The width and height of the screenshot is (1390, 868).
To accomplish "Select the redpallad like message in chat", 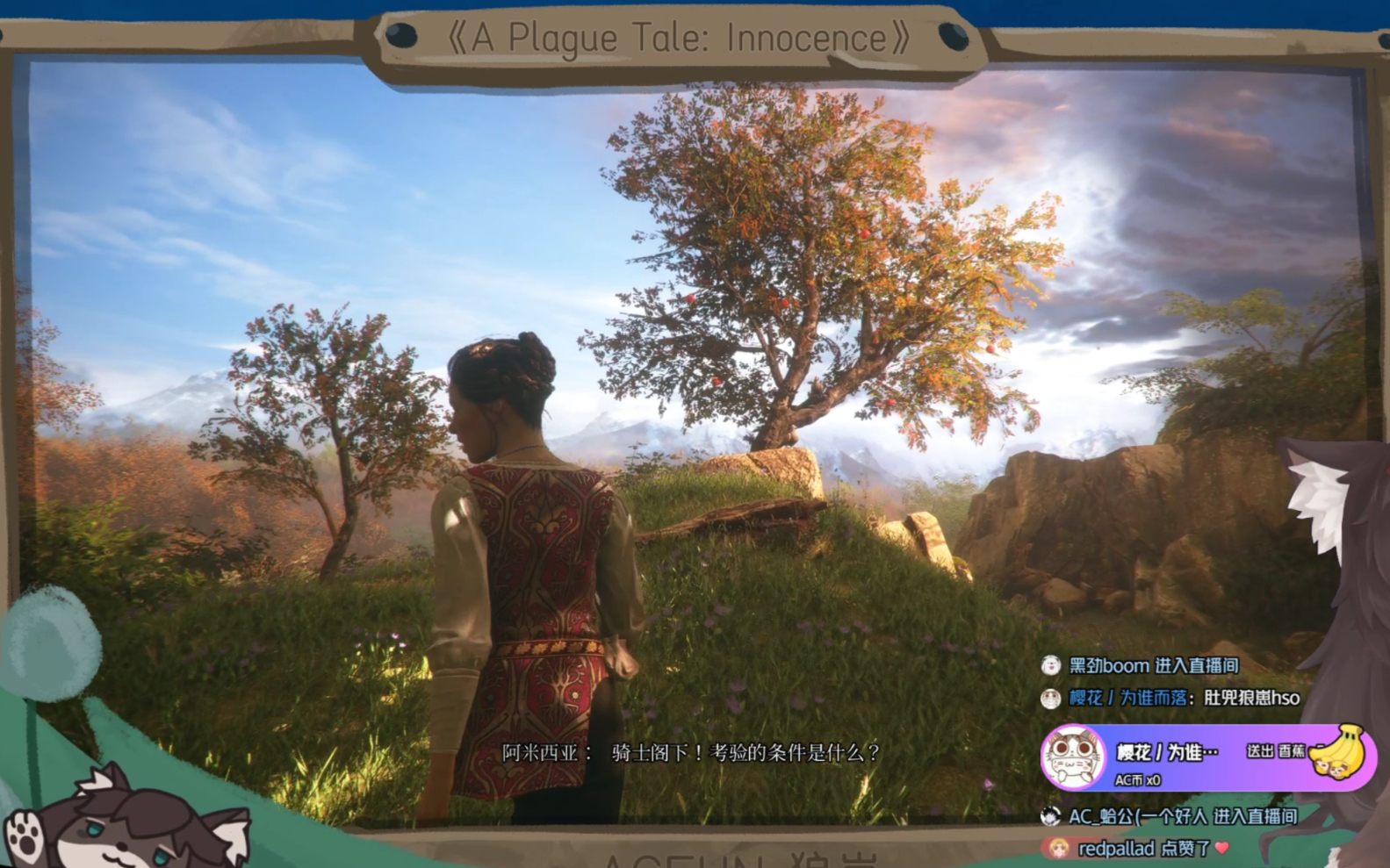I will coord(1142,849).
